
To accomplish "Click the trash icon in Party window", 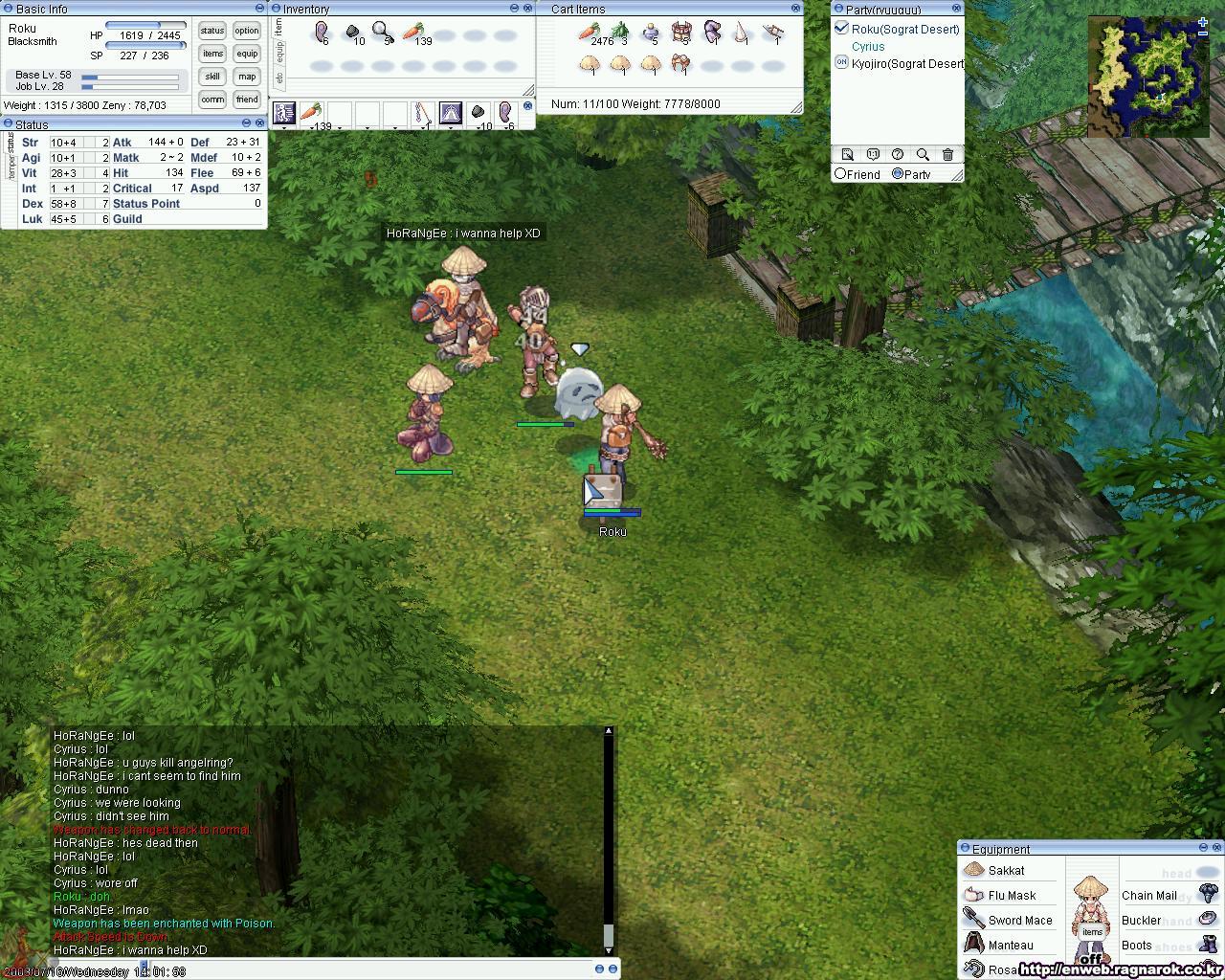I will [x=947, y=153].
